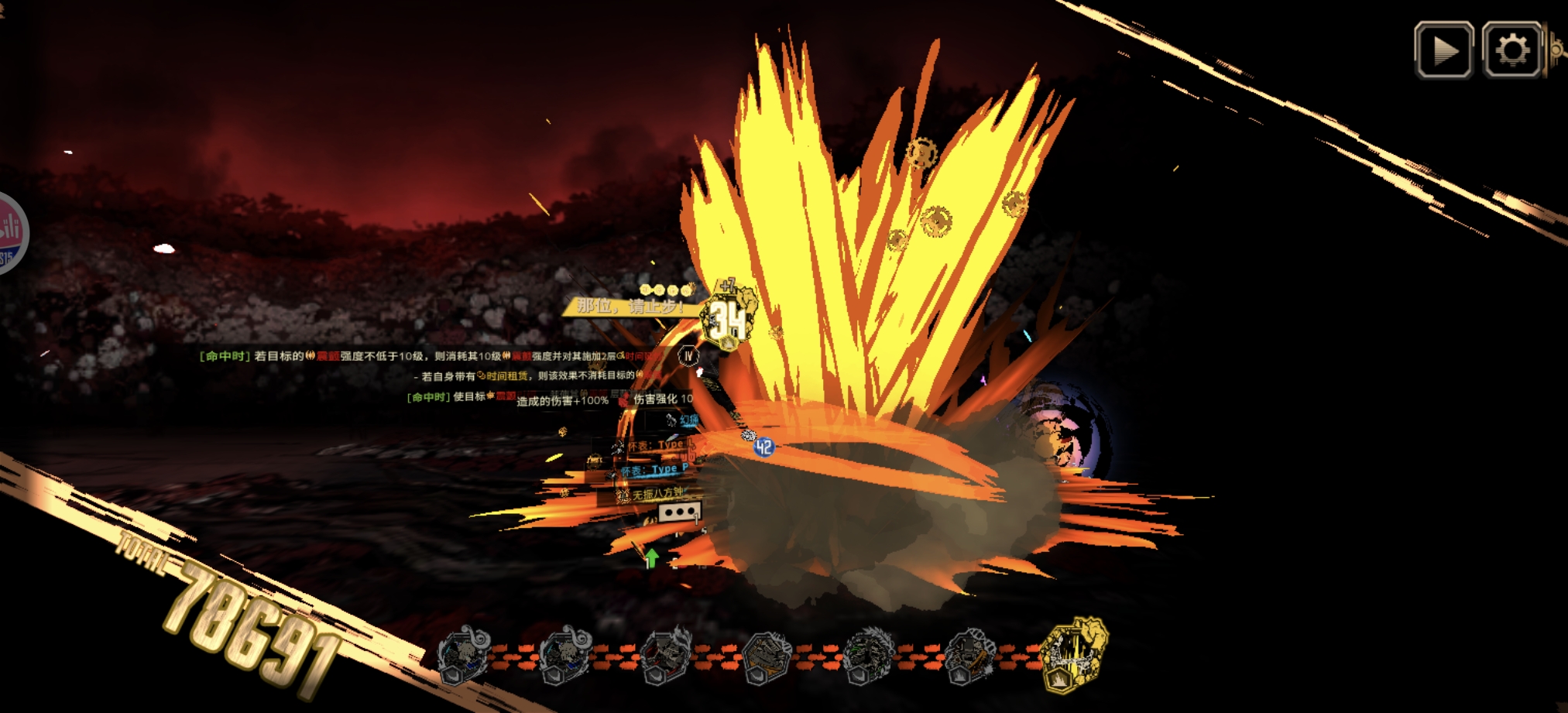Open the pink bilibili overlay bubble

9,233
